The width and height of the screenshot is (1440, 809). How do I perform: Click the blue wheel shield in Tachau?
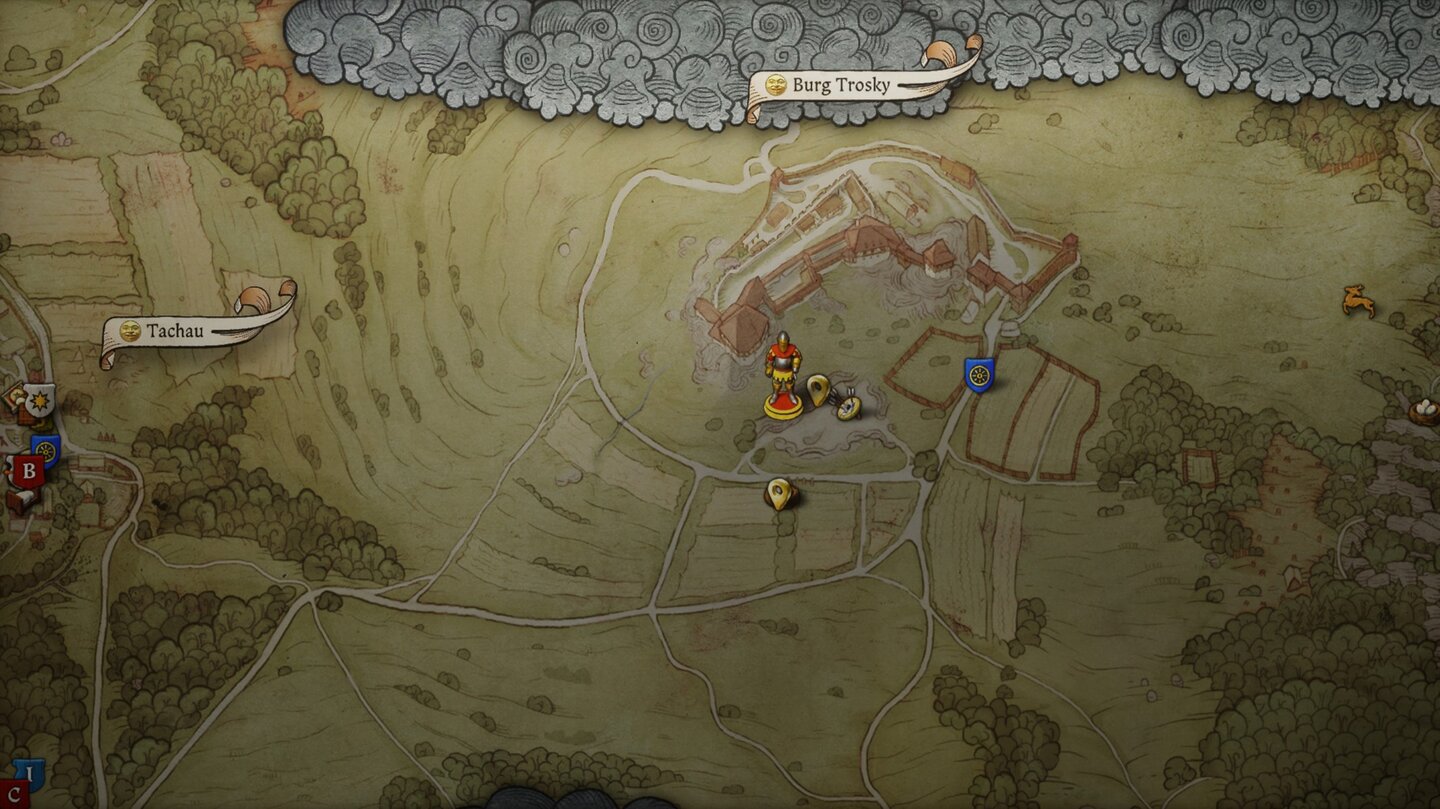45,451
